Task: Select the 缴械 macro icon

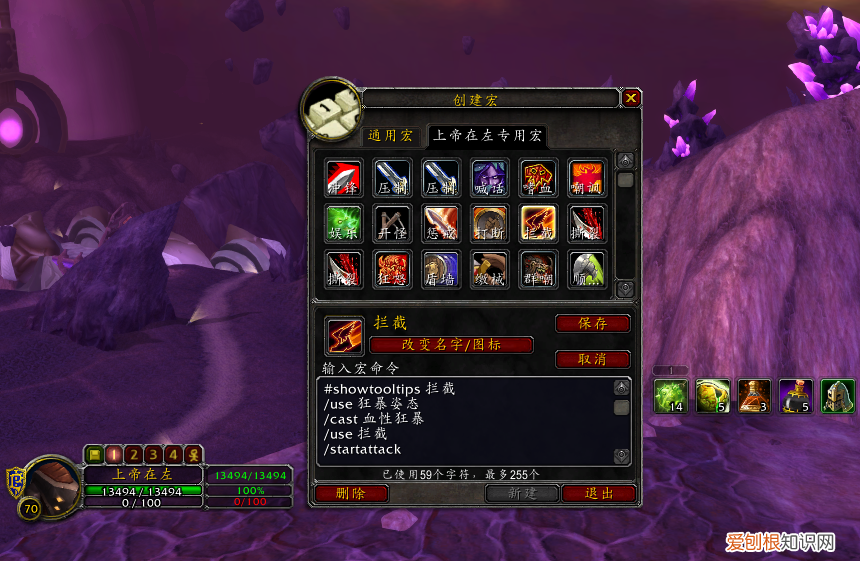Action: (490, 269)
